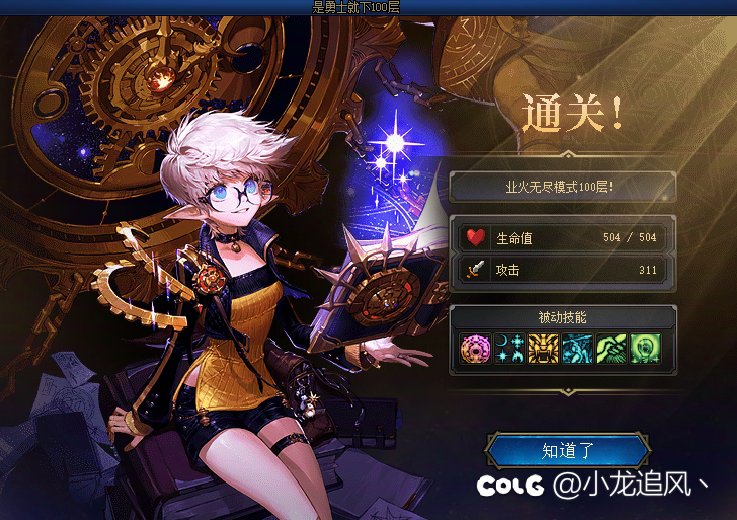Select the moon and stars passive skill
Image resolution: width=737 pixels, height=520 pixels.
pyautogui.click(x=509, y=348)
